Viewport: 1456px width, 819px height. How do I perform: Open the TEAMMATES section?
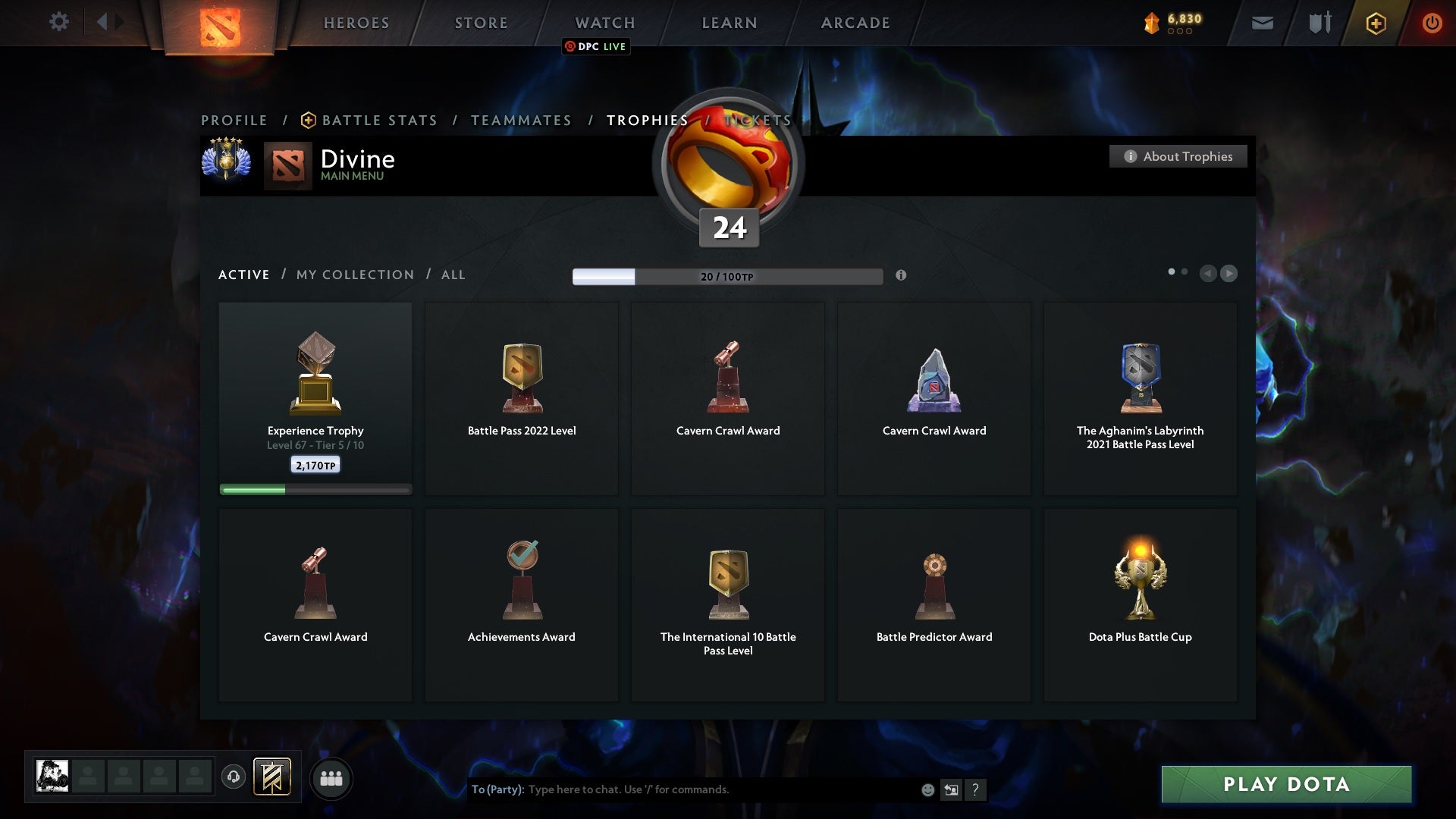coord(521,120)
